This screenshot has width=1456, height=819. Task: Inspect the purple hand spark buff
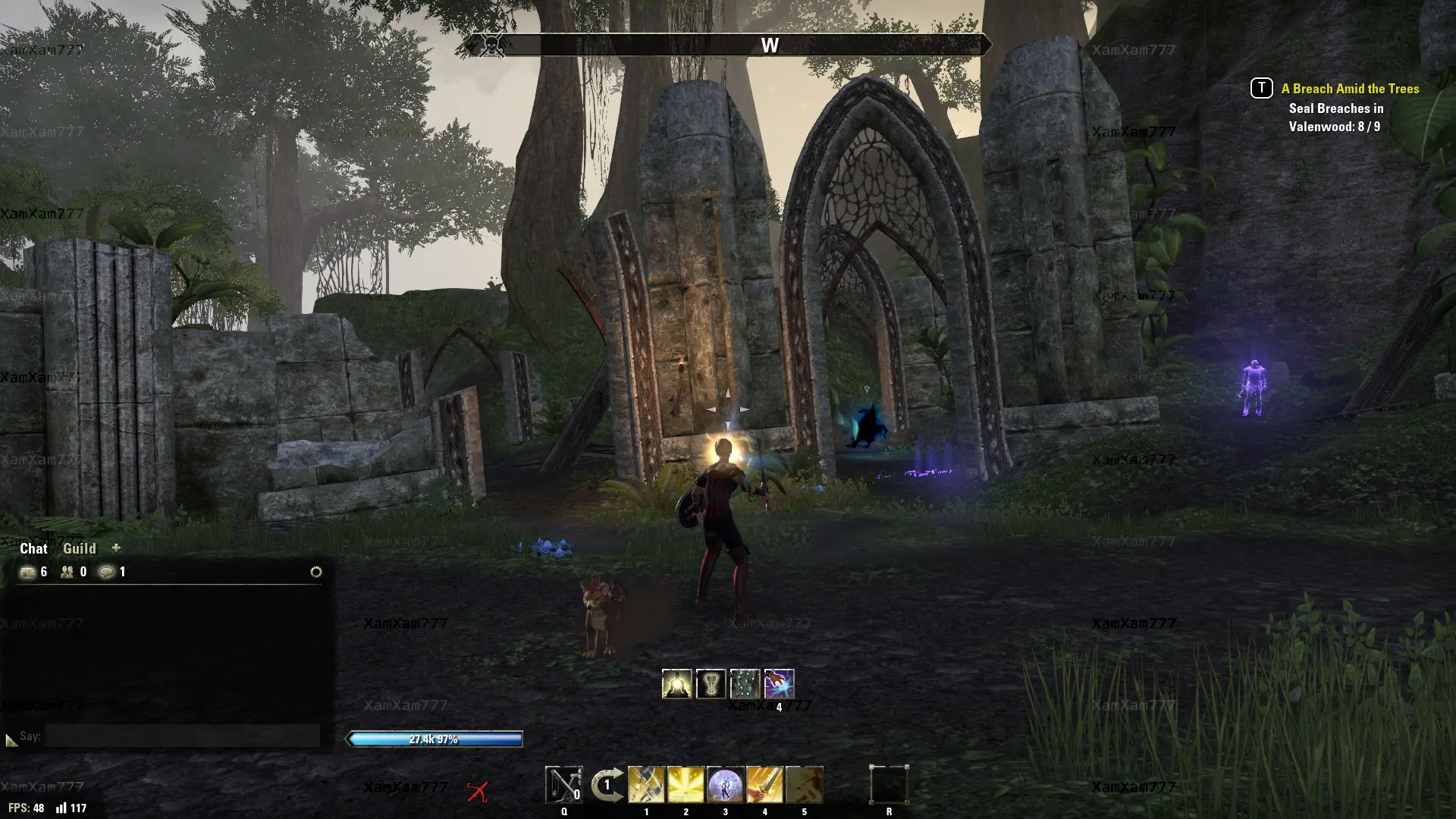coord(779,684)
